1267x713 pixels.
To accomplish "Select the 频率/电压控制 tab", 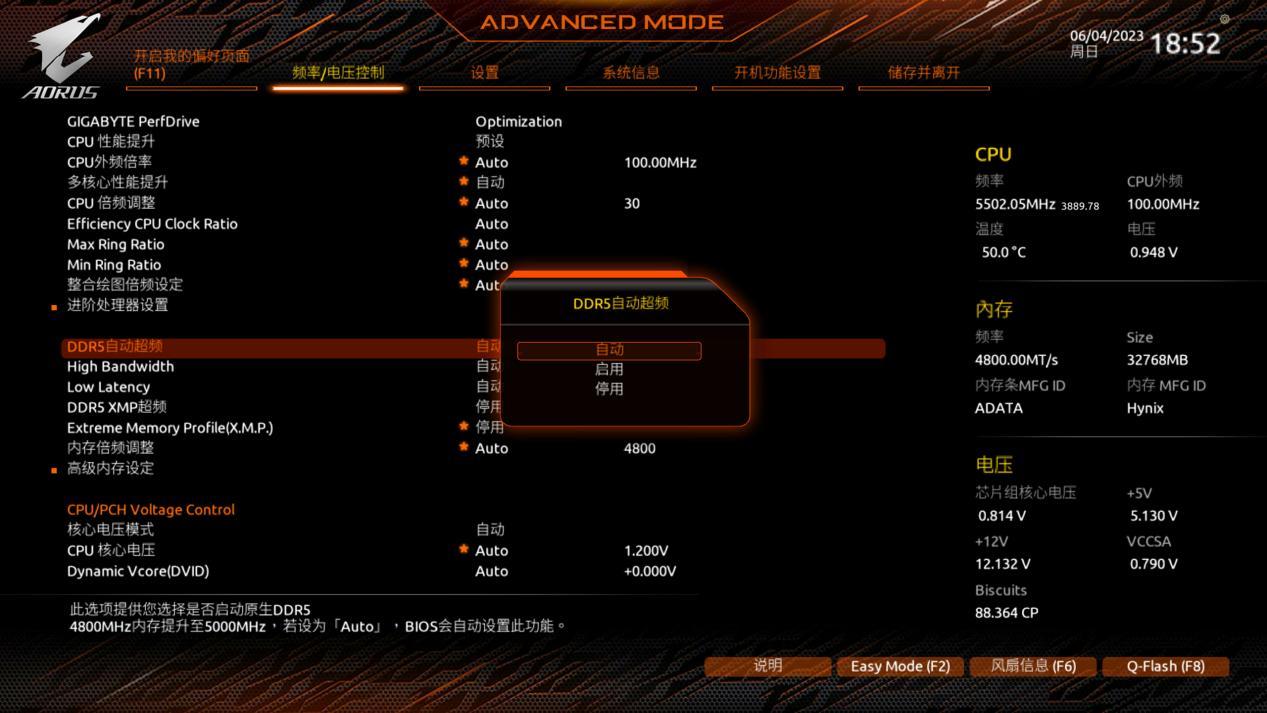I will click(338, 72).
